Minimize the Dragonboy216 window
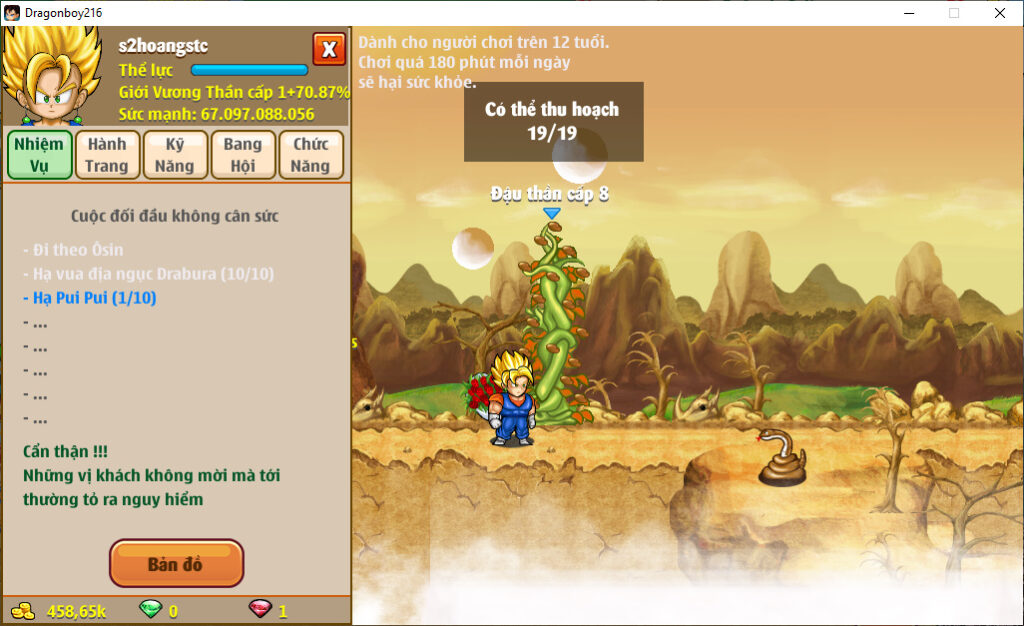The image size is (1024, 626). 909,13
